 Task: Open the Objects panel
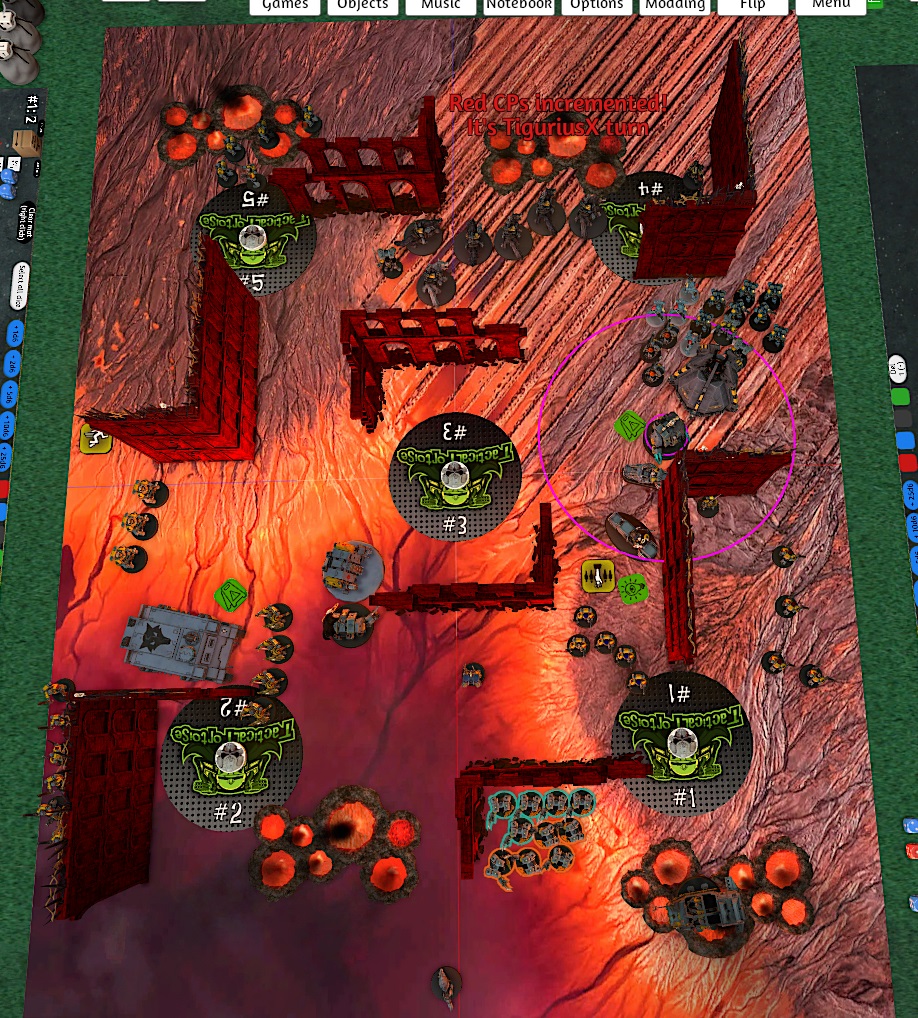coord(362,5)
